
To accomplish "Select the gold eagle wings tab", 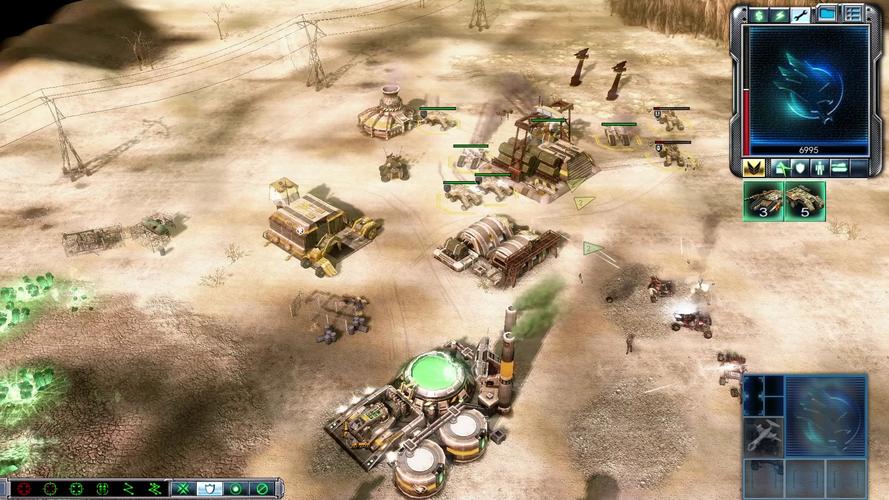I will [755, 167].
